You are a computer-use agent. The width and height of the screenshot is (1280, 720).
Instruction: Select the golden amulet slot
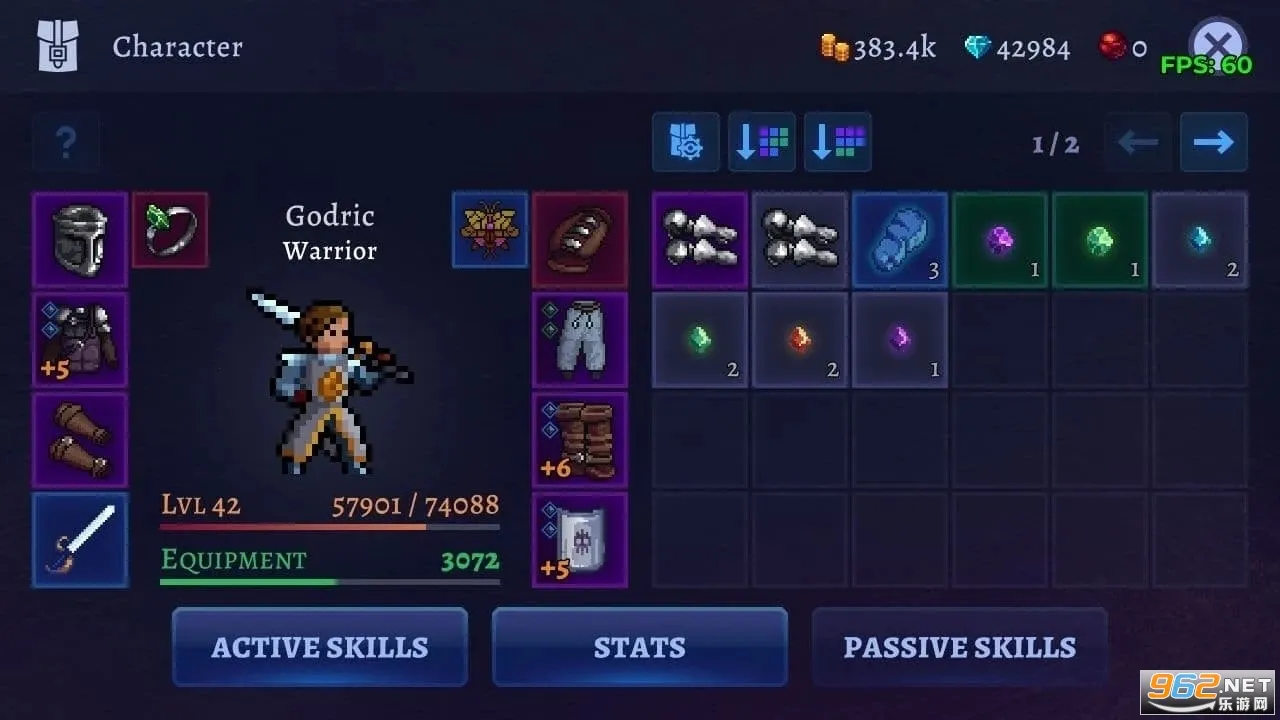(490, 230)
